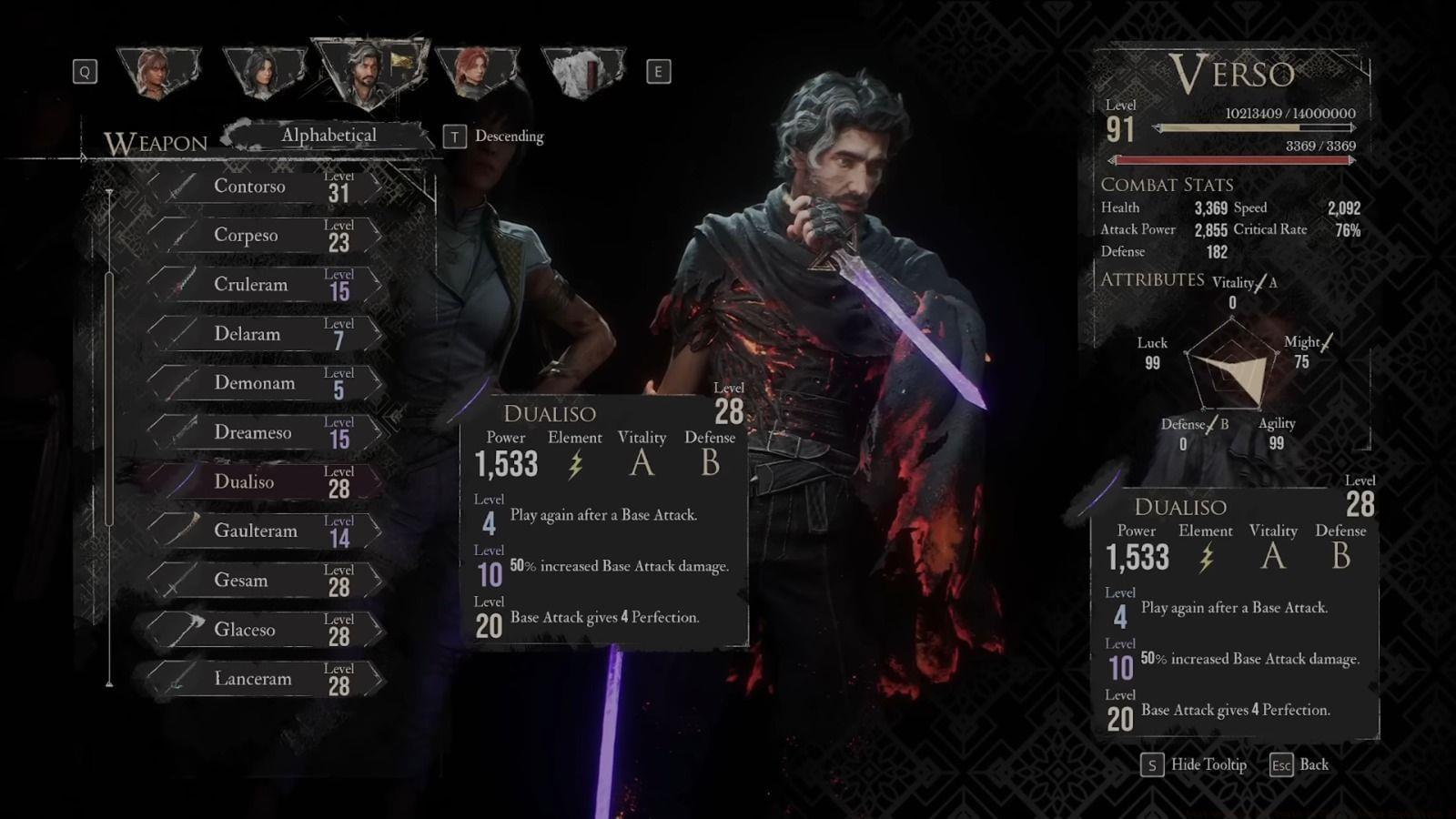Choose the Gesam weapon
The image size is (1456, 819).
tap(264, 581)
